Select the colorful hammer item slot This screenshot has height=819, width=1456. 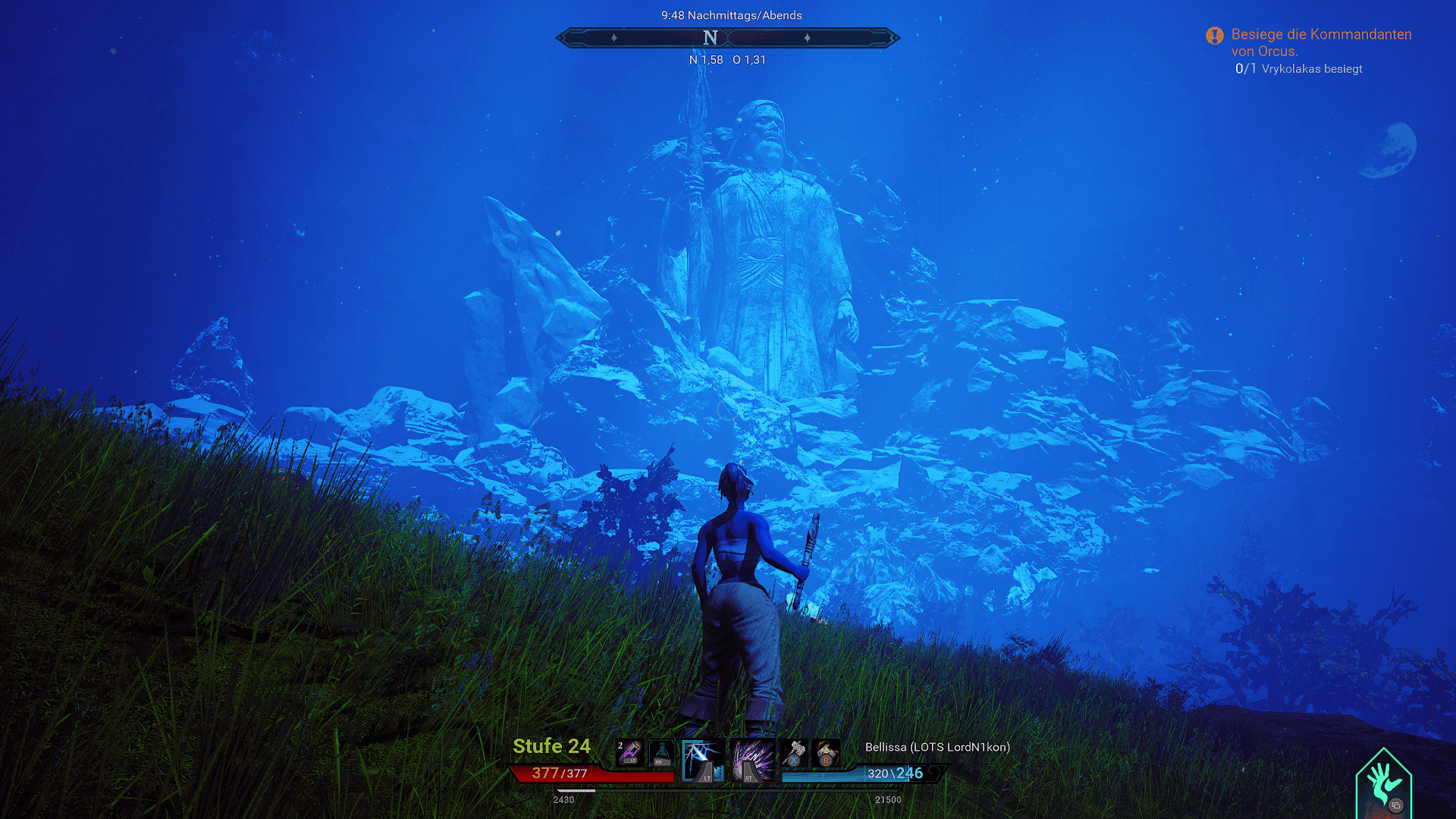pyautogui.click(x=826, y=752)
